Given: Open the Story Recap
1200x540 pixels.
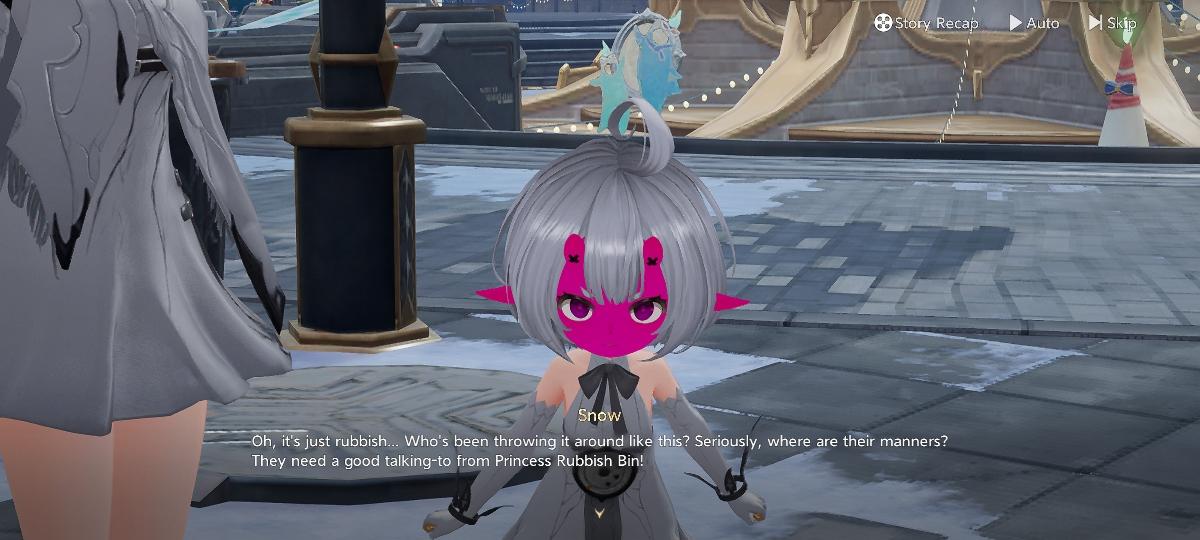Looking at the screenshot, I should 926,22.
